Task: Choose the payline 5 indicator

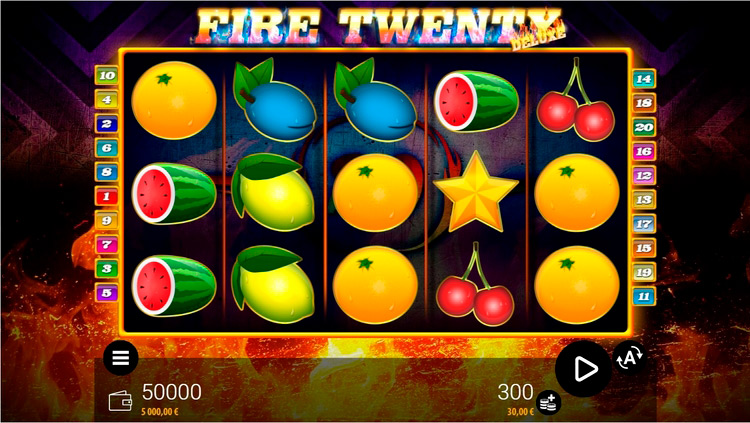Action: pyautogui.click(x=106, y=293)
